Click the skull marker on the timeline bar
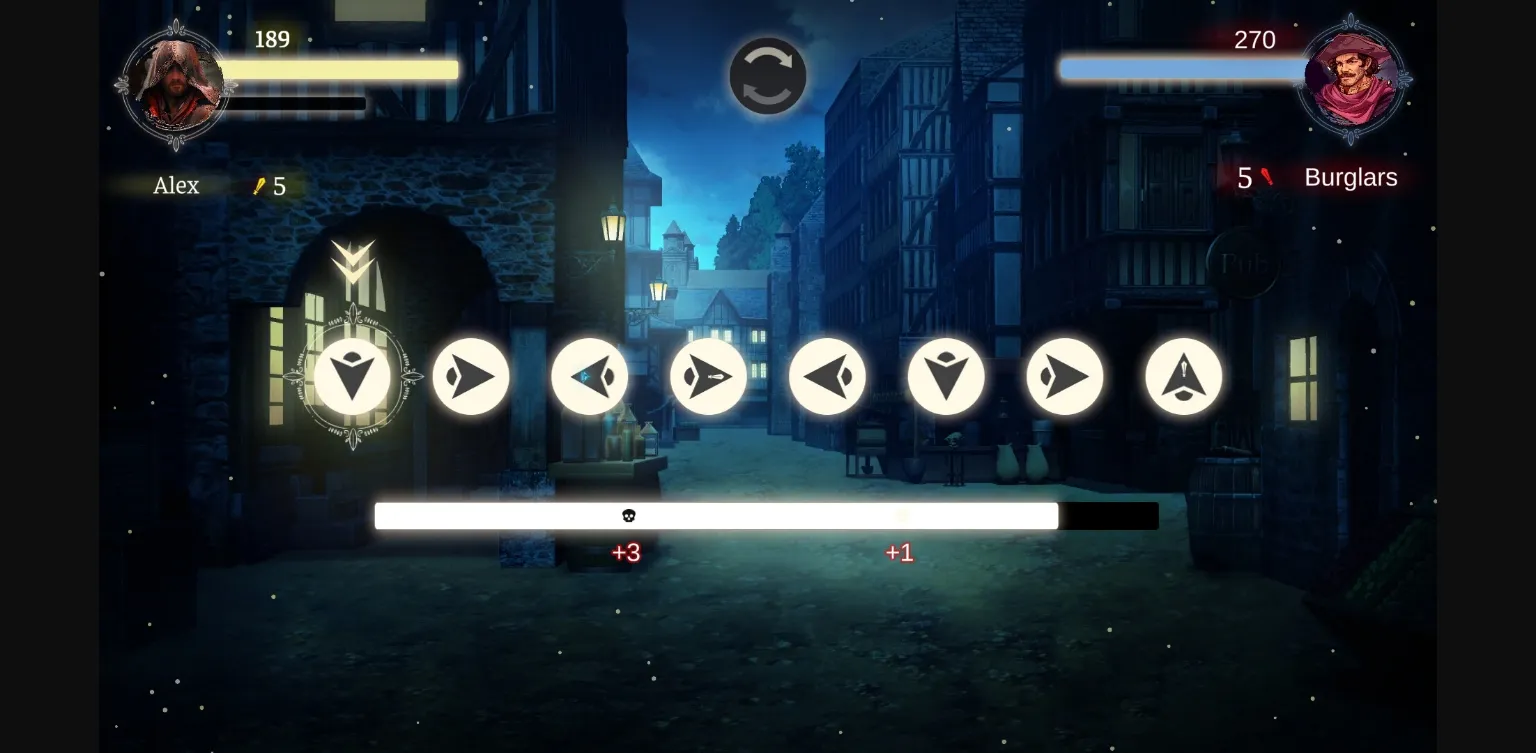Screen dimensions: 1536x753 (628, 515)
